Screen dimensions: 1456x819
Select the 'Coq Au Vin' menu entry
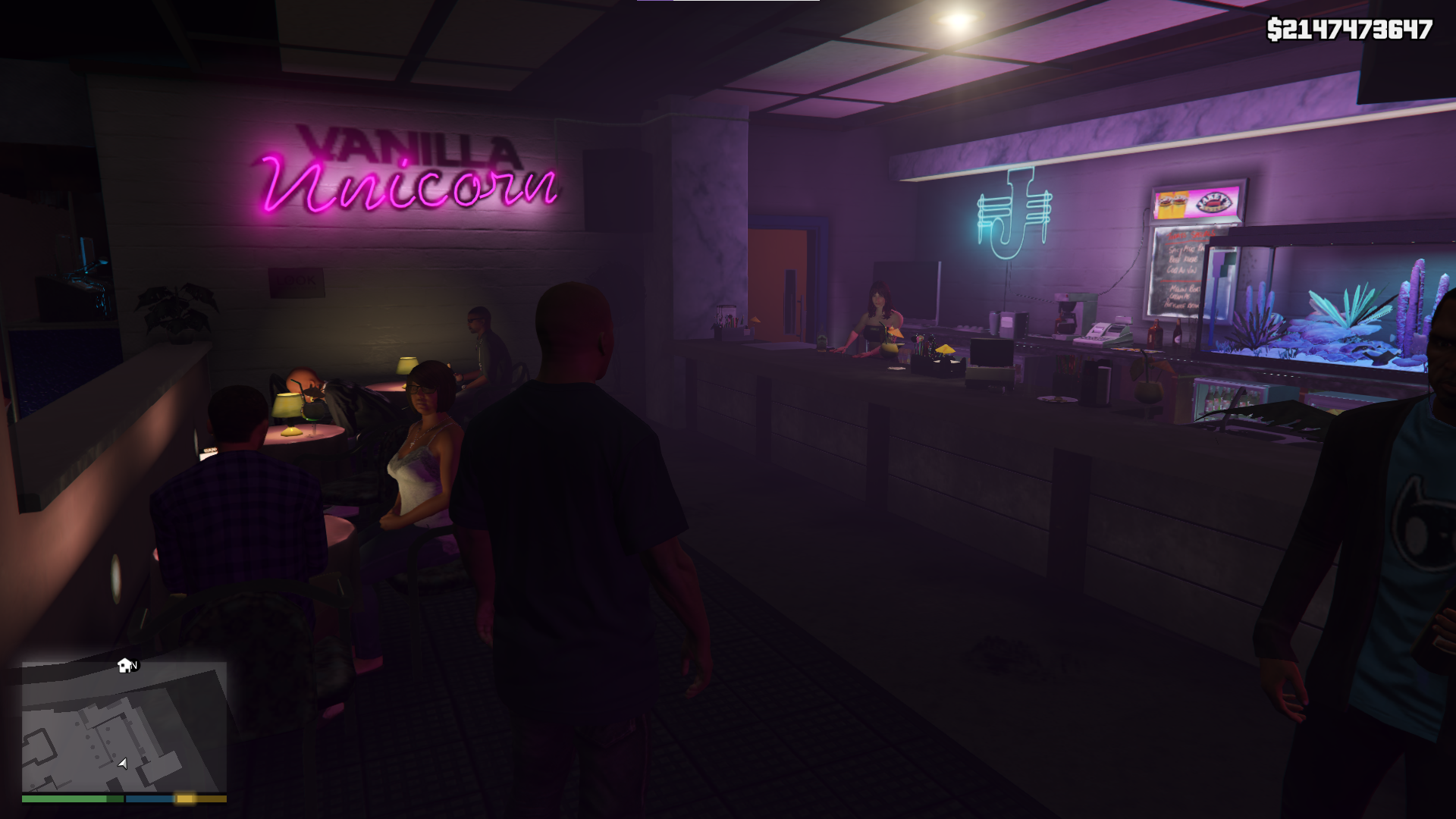[1181, 269]
